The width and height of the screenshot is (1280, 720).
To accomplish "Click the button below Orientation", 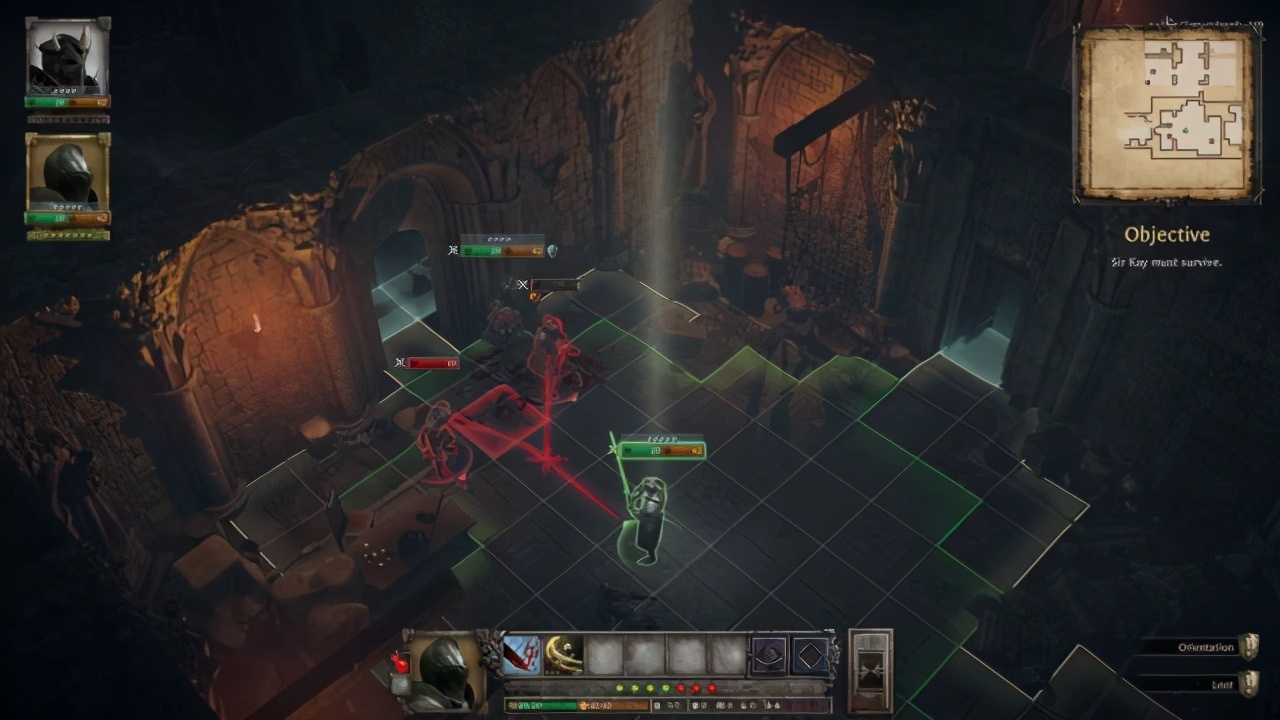I will [x=1206, y=683].
